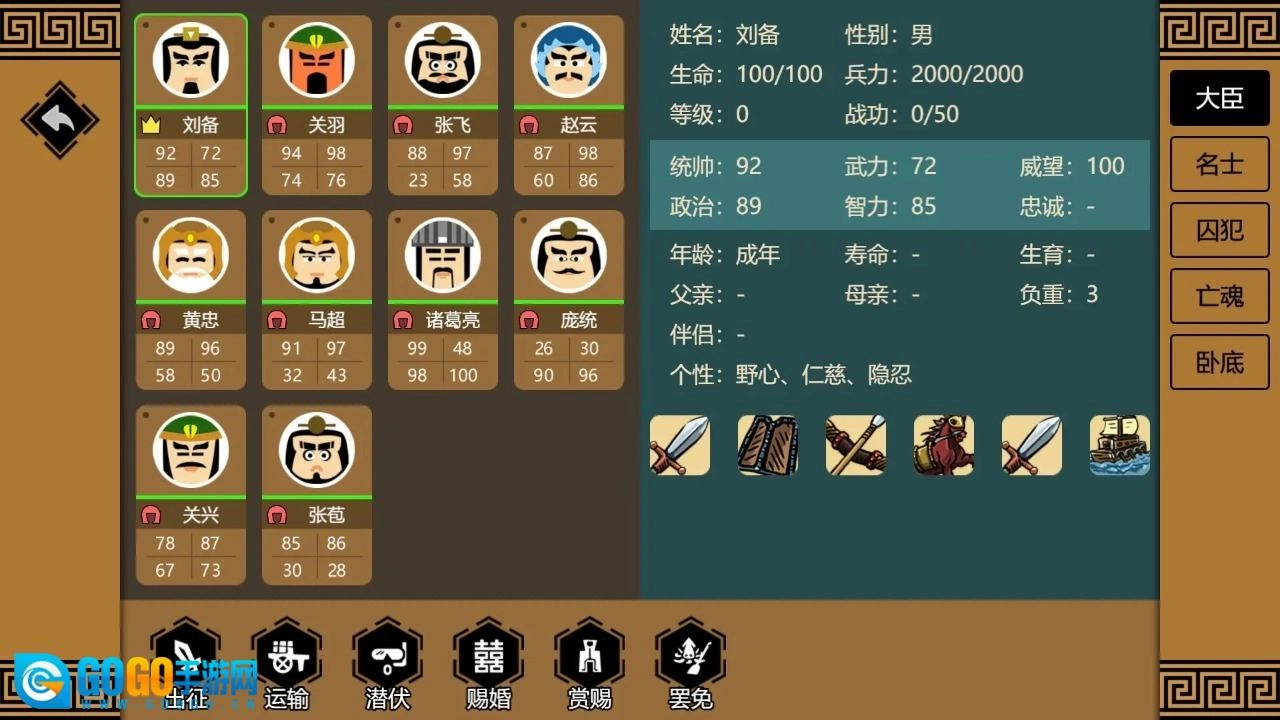Image resolution: width=1280 pixels, height=720 pixels.
Task: Click the sword item in equipment row
Action: pyautogui.click(x=680, y=445)
